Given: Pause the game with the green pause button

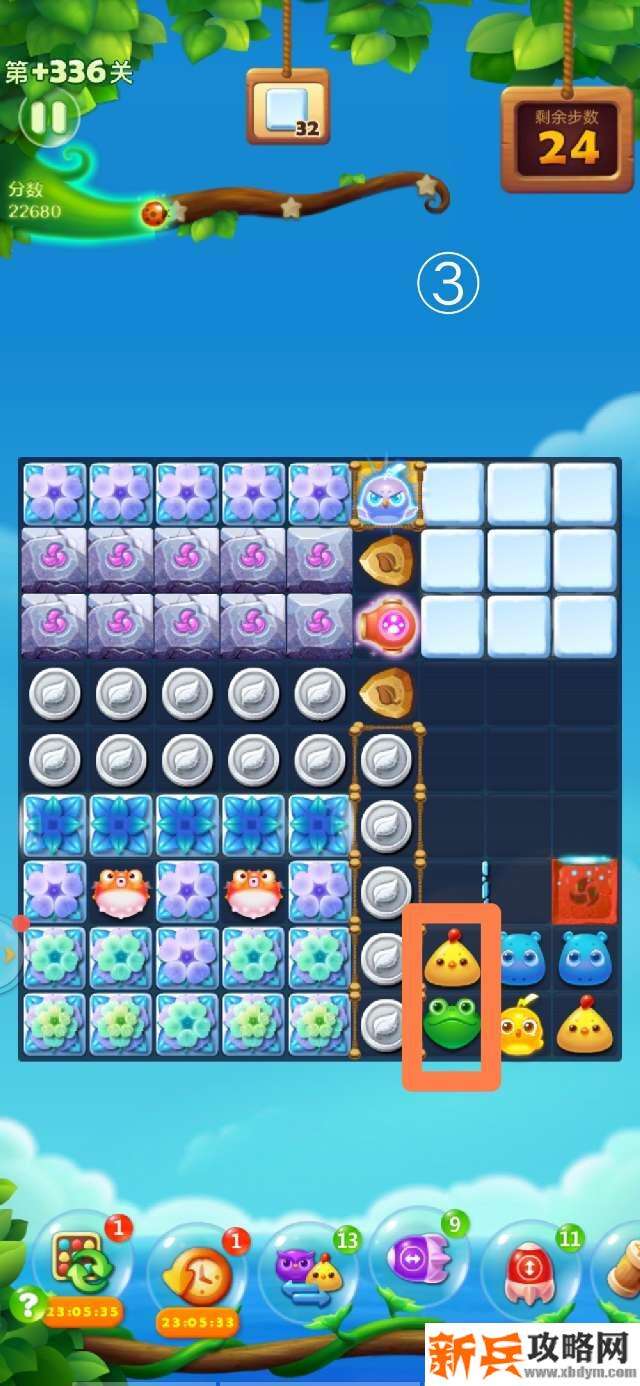Looking at the screenshot, I should click(48, 118).
